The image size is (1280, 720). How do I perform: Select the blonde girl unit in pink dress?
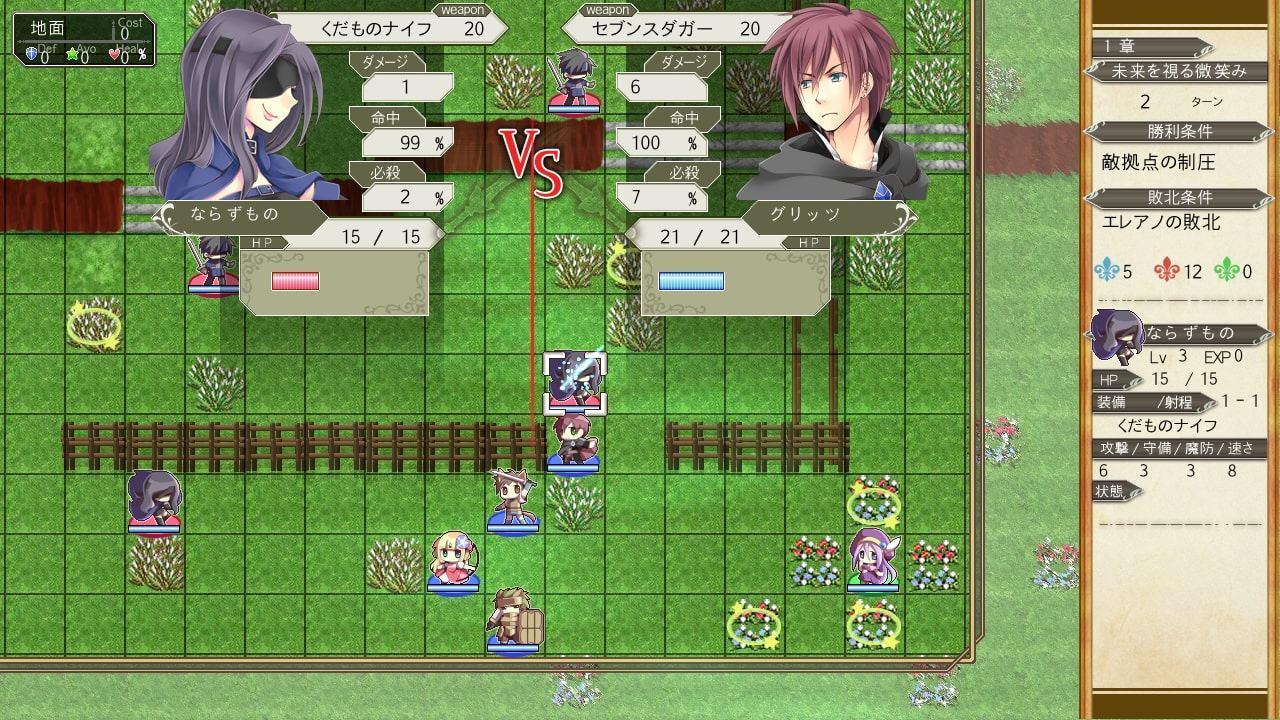[453, 562]
